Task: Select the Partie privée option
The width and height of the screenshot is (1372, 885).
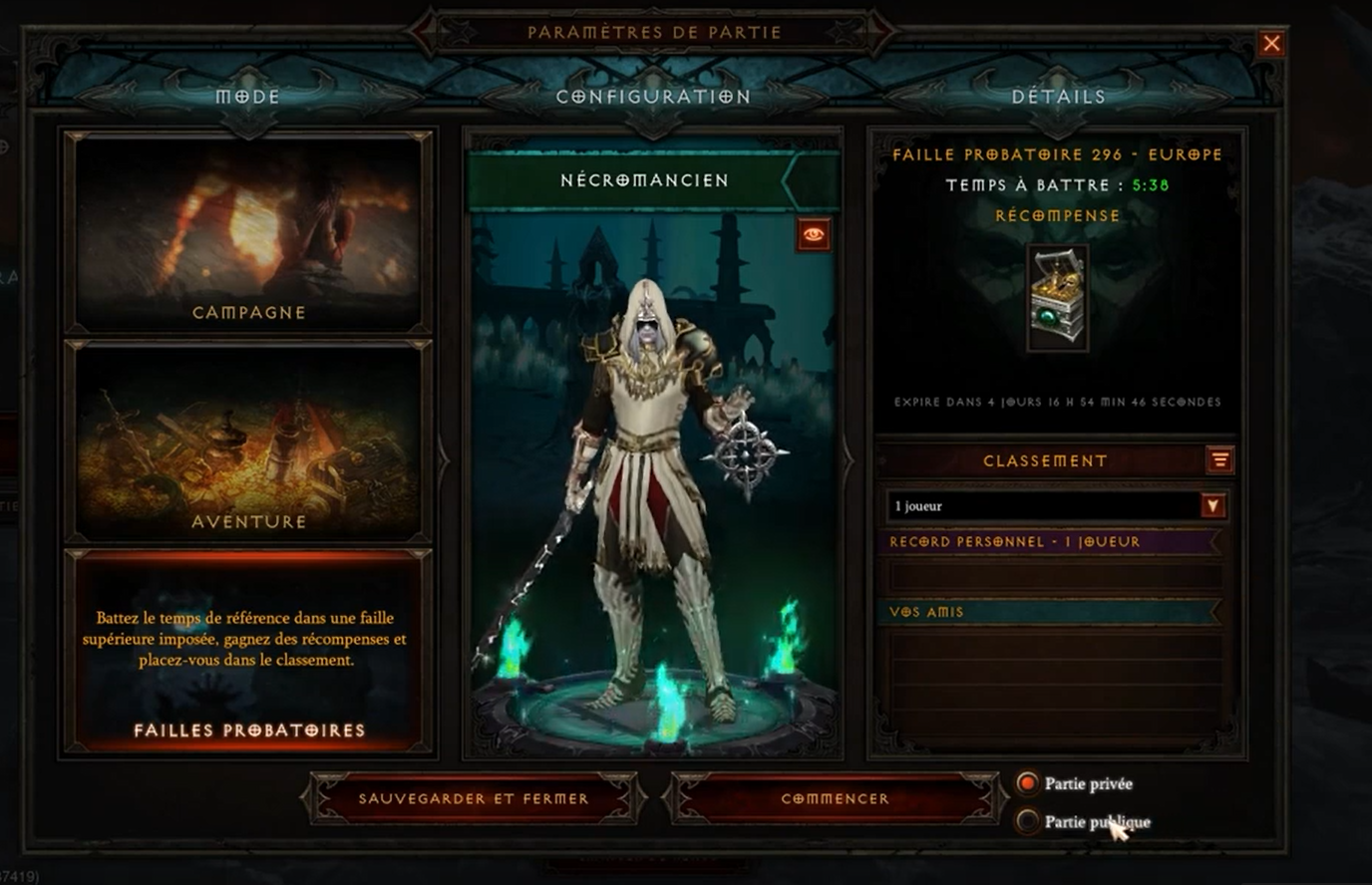Action: coord(1027,783)
